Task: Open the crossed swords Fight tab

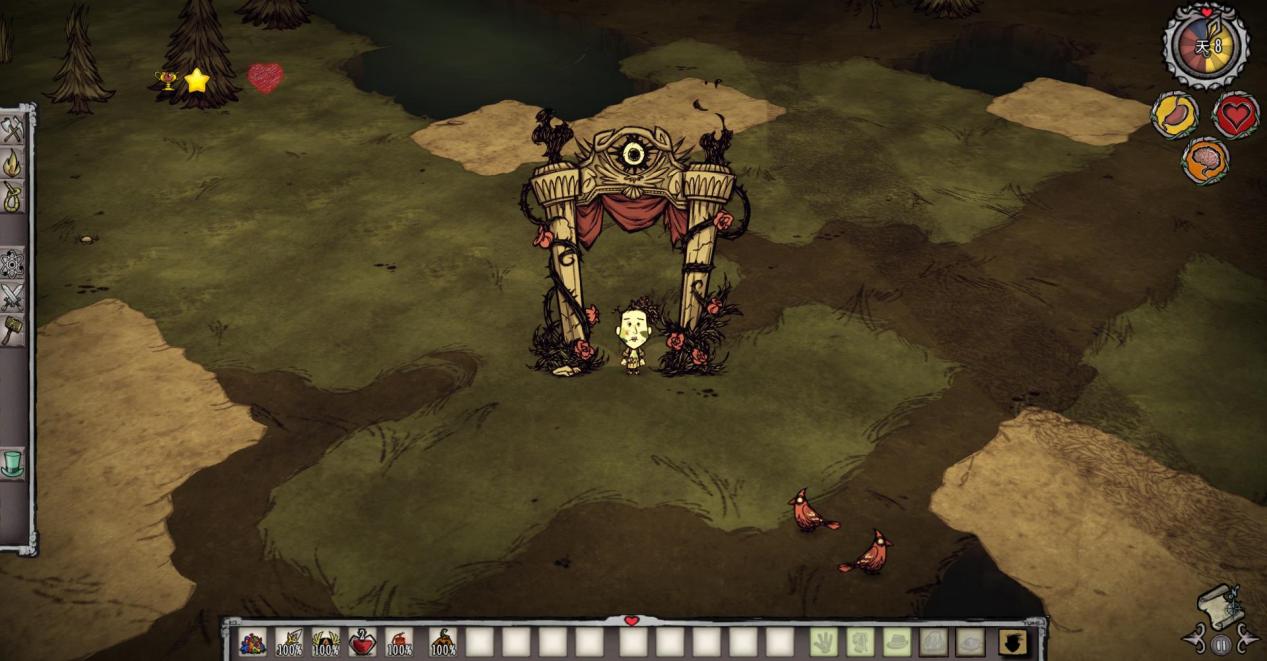Action: pyautogui.click(x=12, y=297)
